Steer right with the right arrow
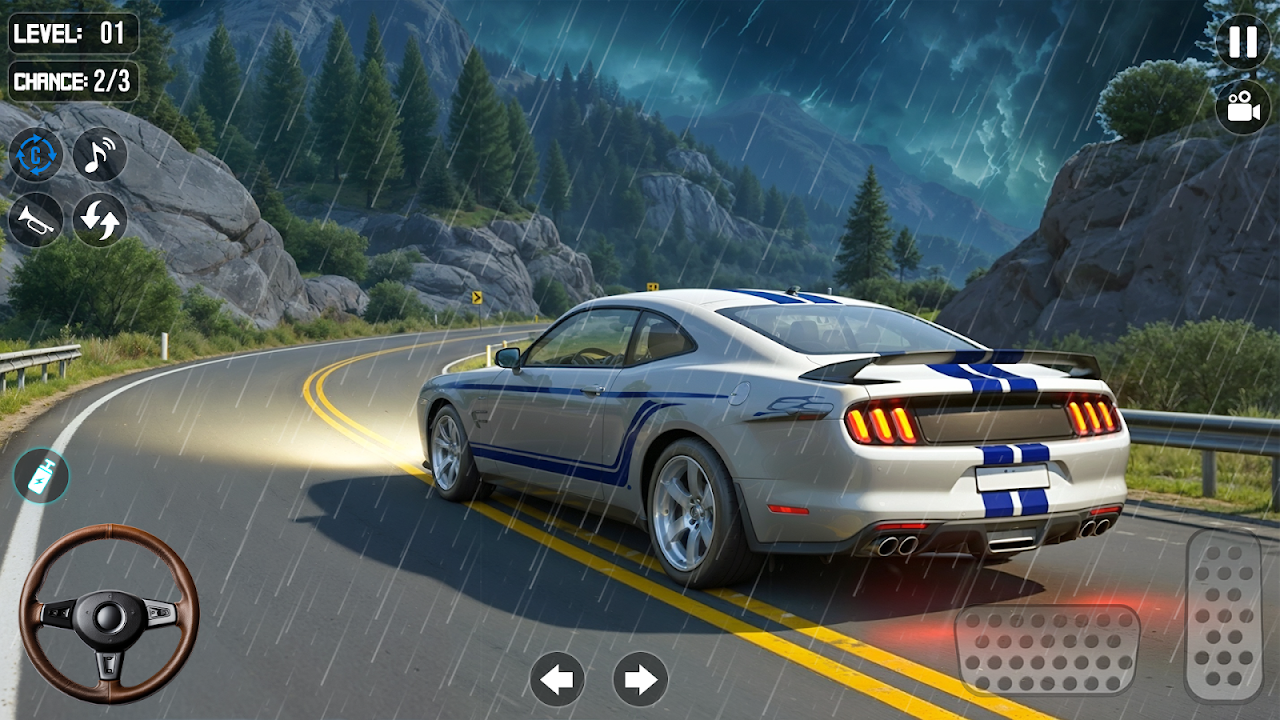Screen dimensions: 1280x720 [x=640, y=680]
